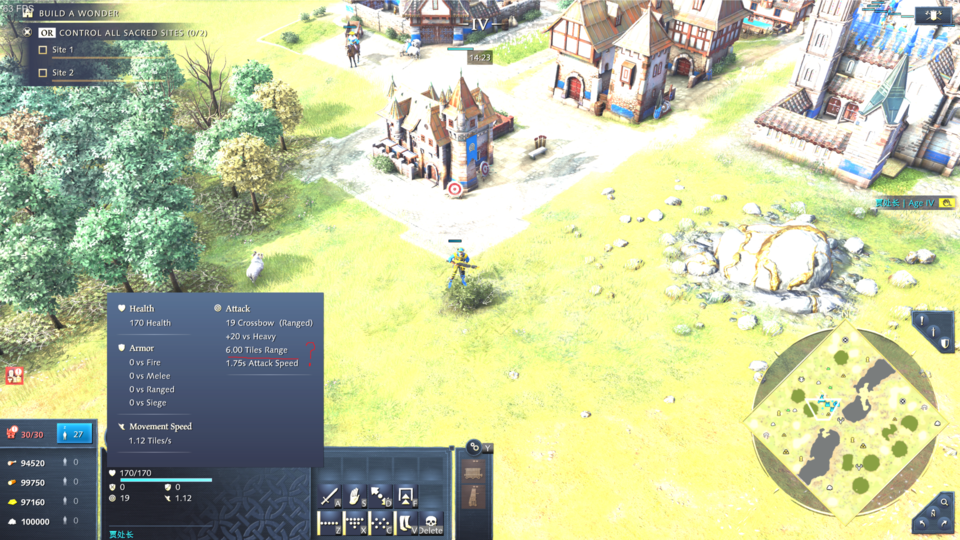Select the hand stop command
960x540 pixels.
coord(355,496)
